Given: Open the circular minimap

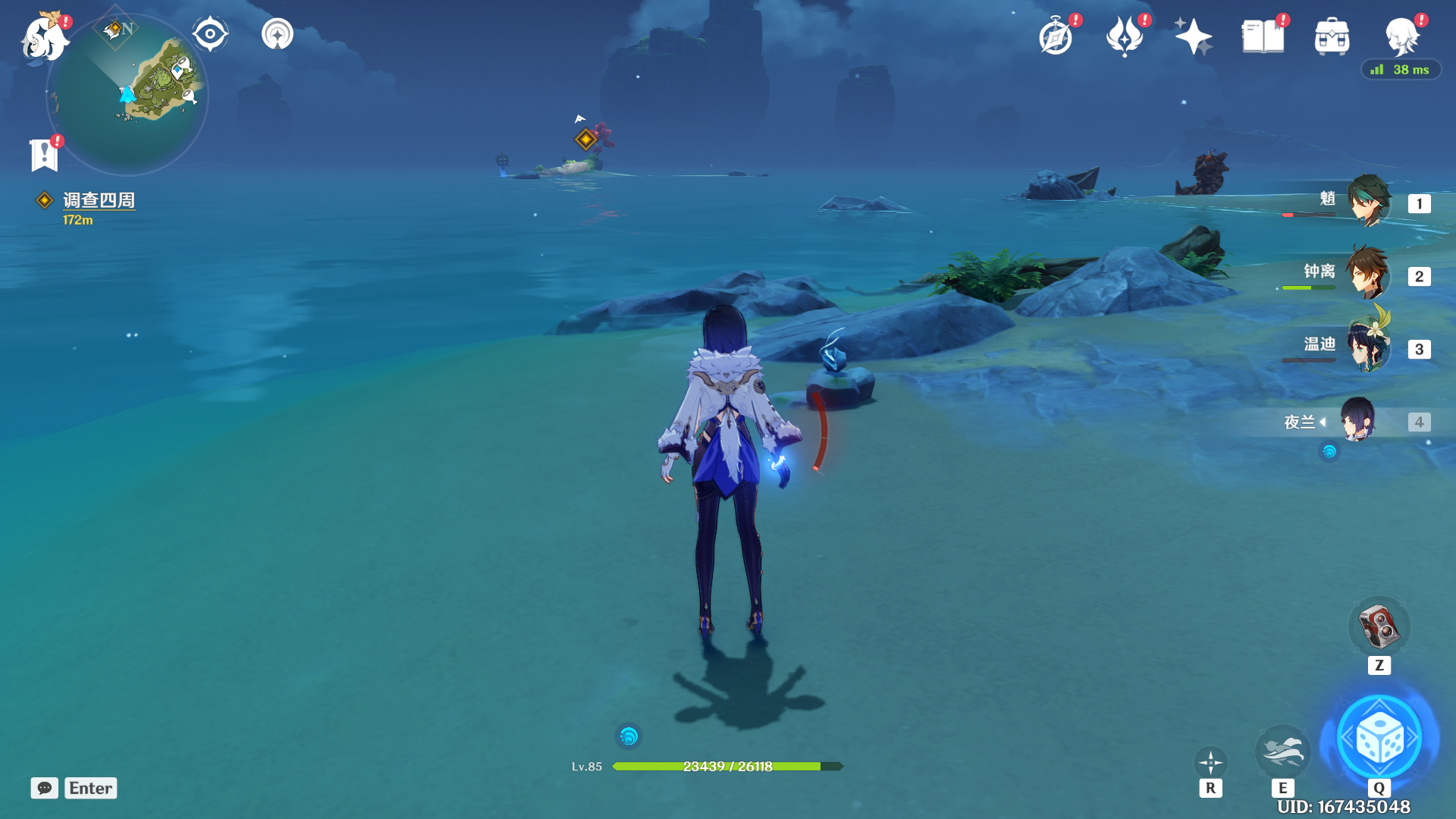Looking at the screenshot, I should 127,96.
